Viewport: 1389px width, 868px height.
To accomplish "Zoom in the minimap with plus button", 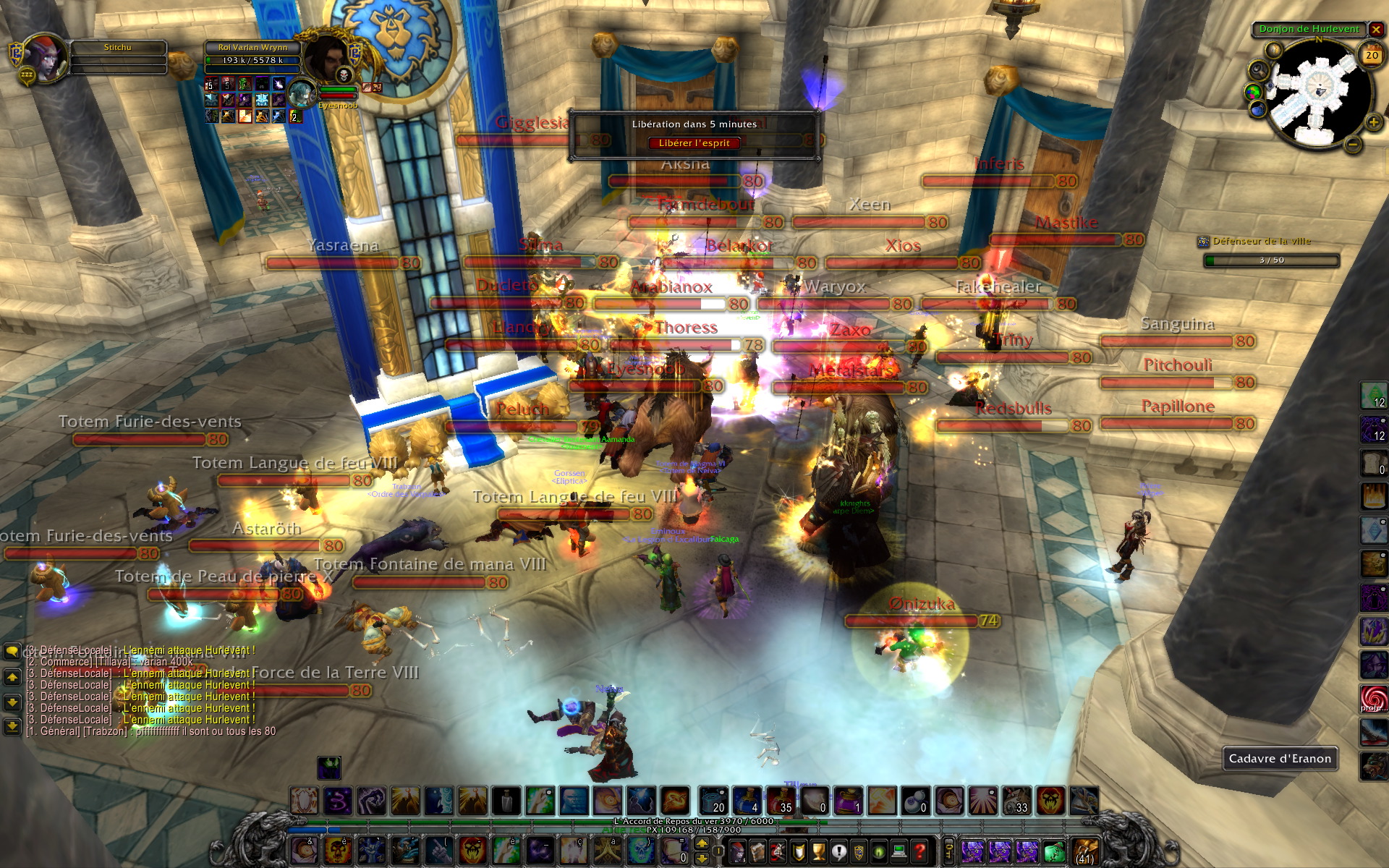I will coord(1373,122).
